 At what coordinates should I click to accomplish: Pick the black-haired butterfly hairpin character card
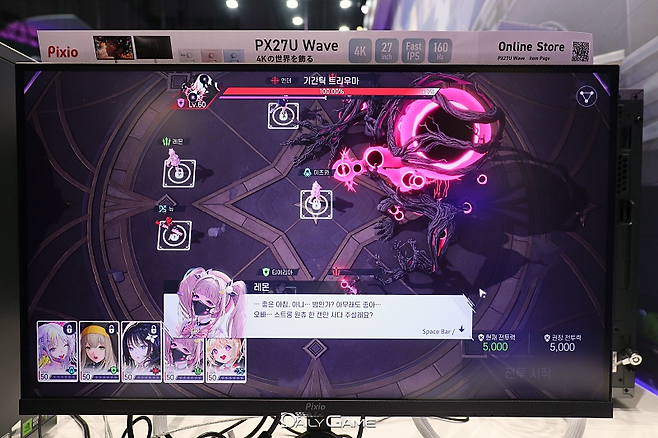[141, 351]
